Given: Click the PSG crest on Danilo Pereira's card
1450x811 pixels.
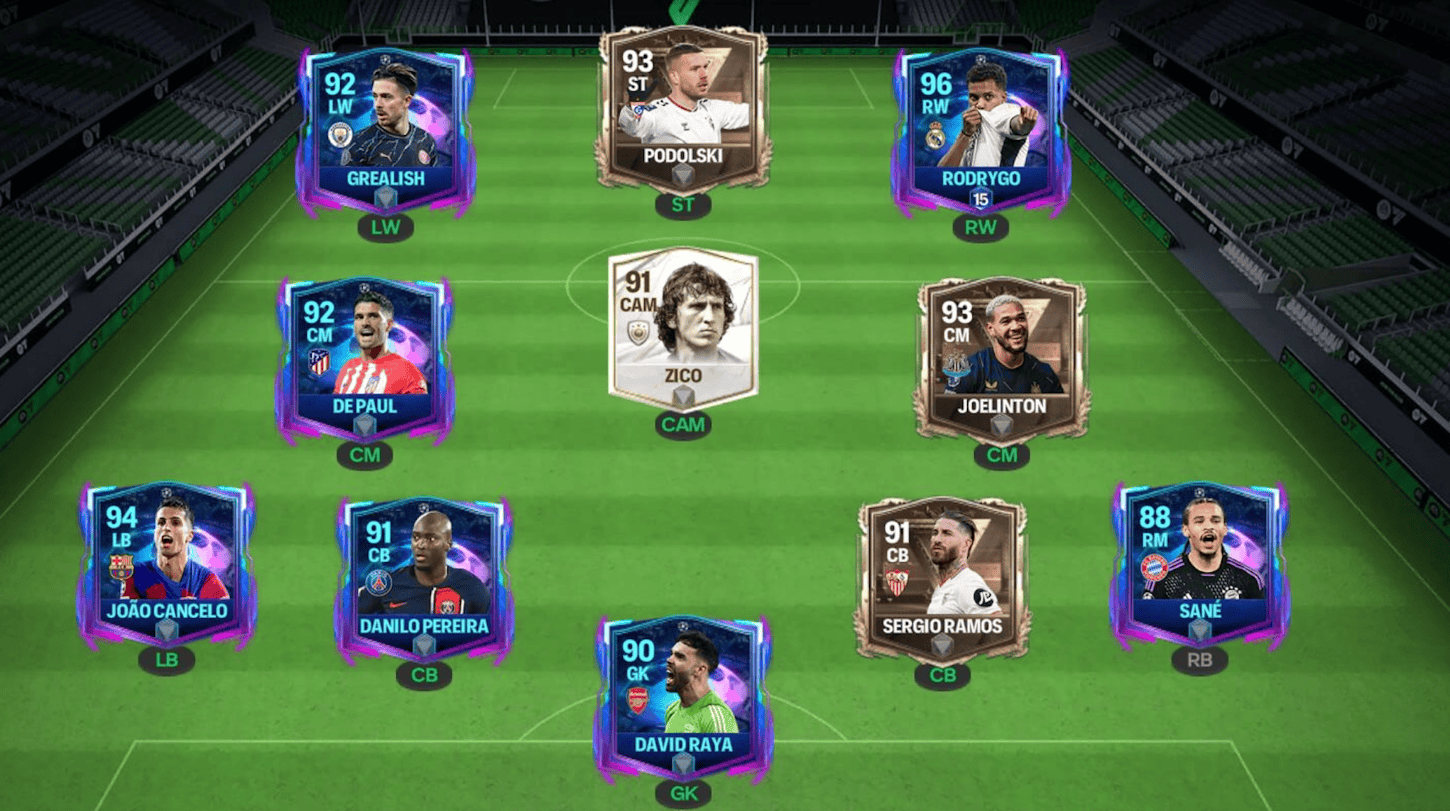Looking at the screenshot, I should (x=378, y=583).
